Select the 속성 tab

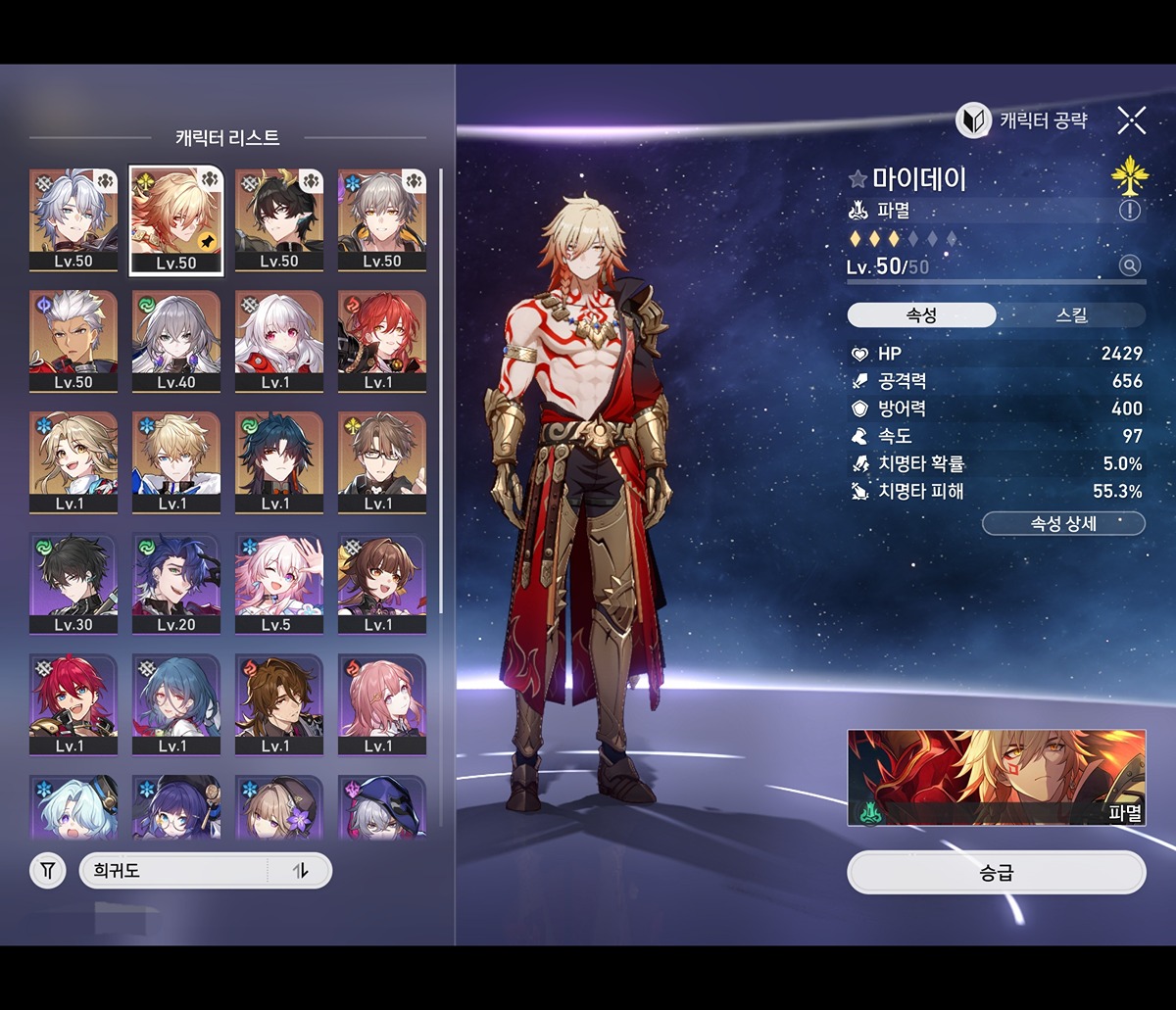(921, 315)
